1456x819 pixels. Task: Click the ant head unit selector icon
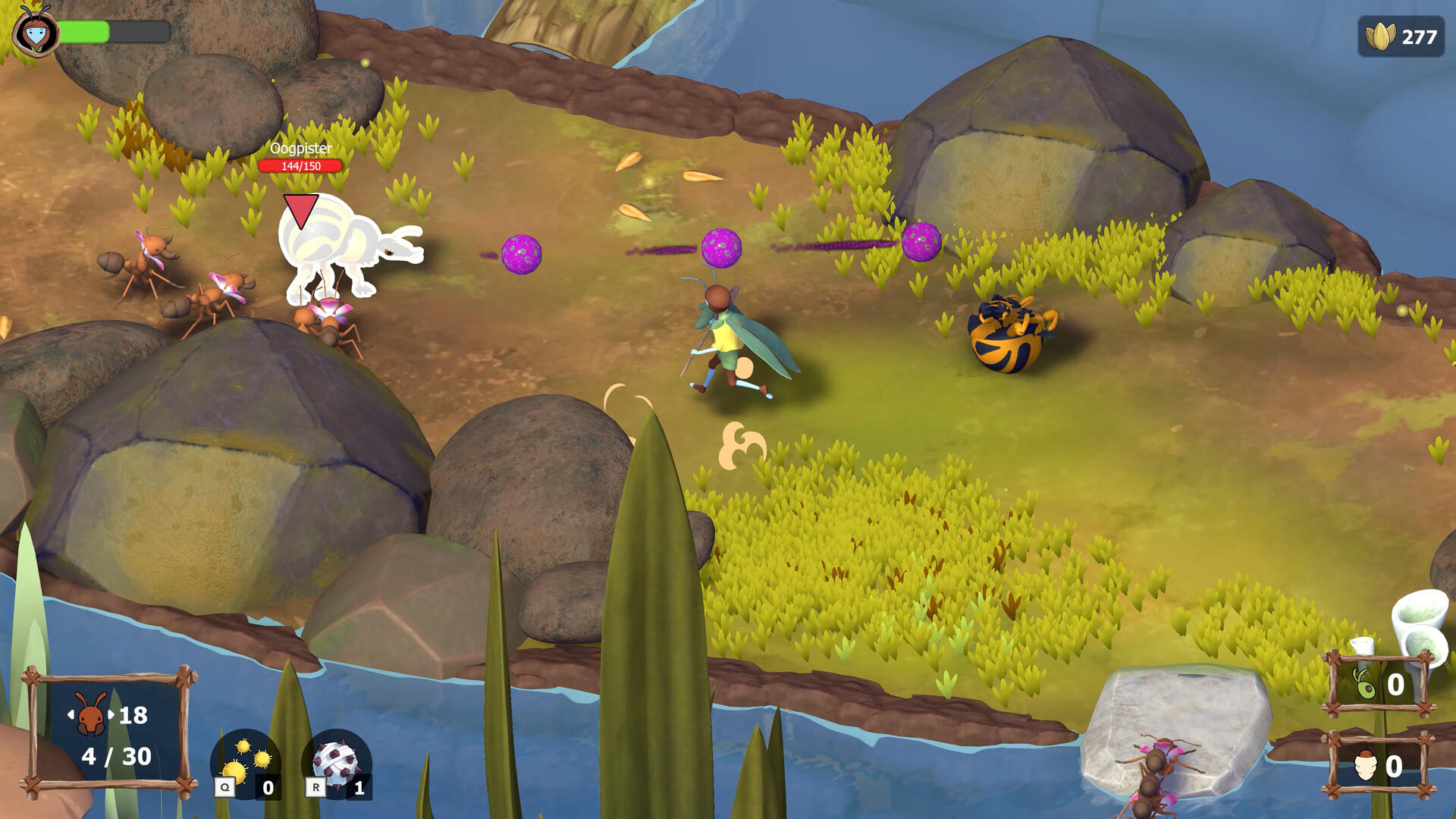89,714
